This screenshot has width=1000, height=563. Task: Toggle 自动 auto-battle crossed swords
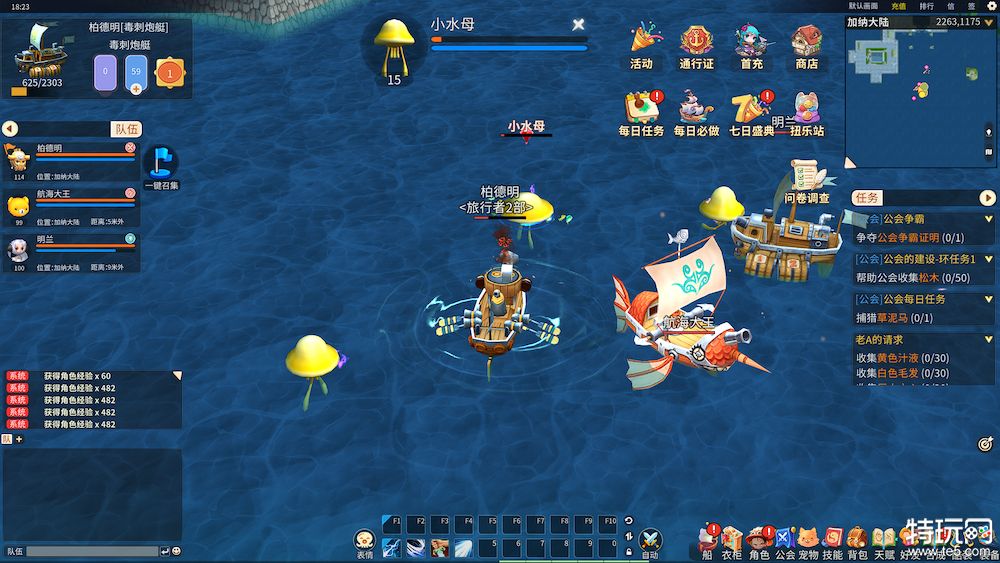tap(650, 541)
